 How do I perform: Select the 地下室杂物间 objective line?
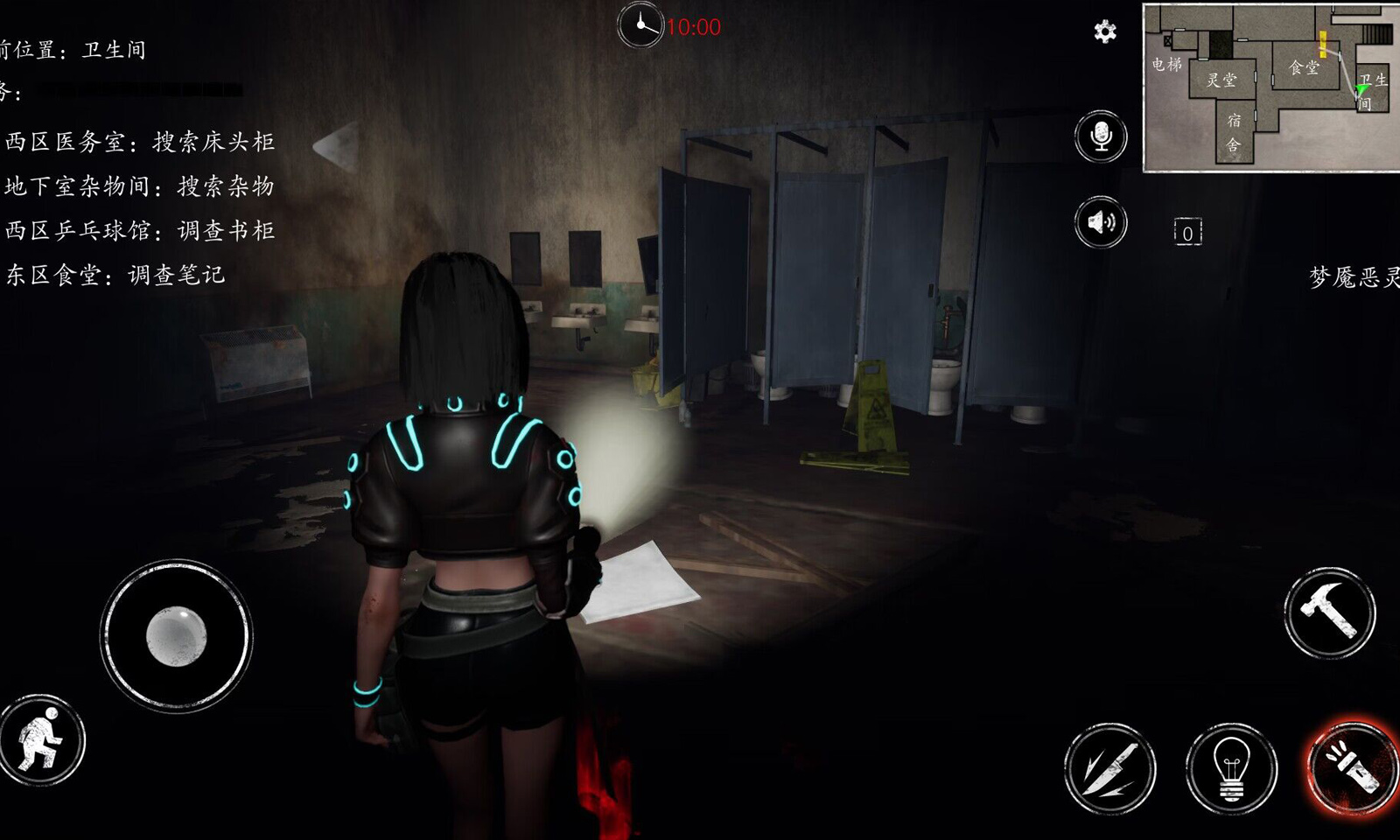(140, 186)
